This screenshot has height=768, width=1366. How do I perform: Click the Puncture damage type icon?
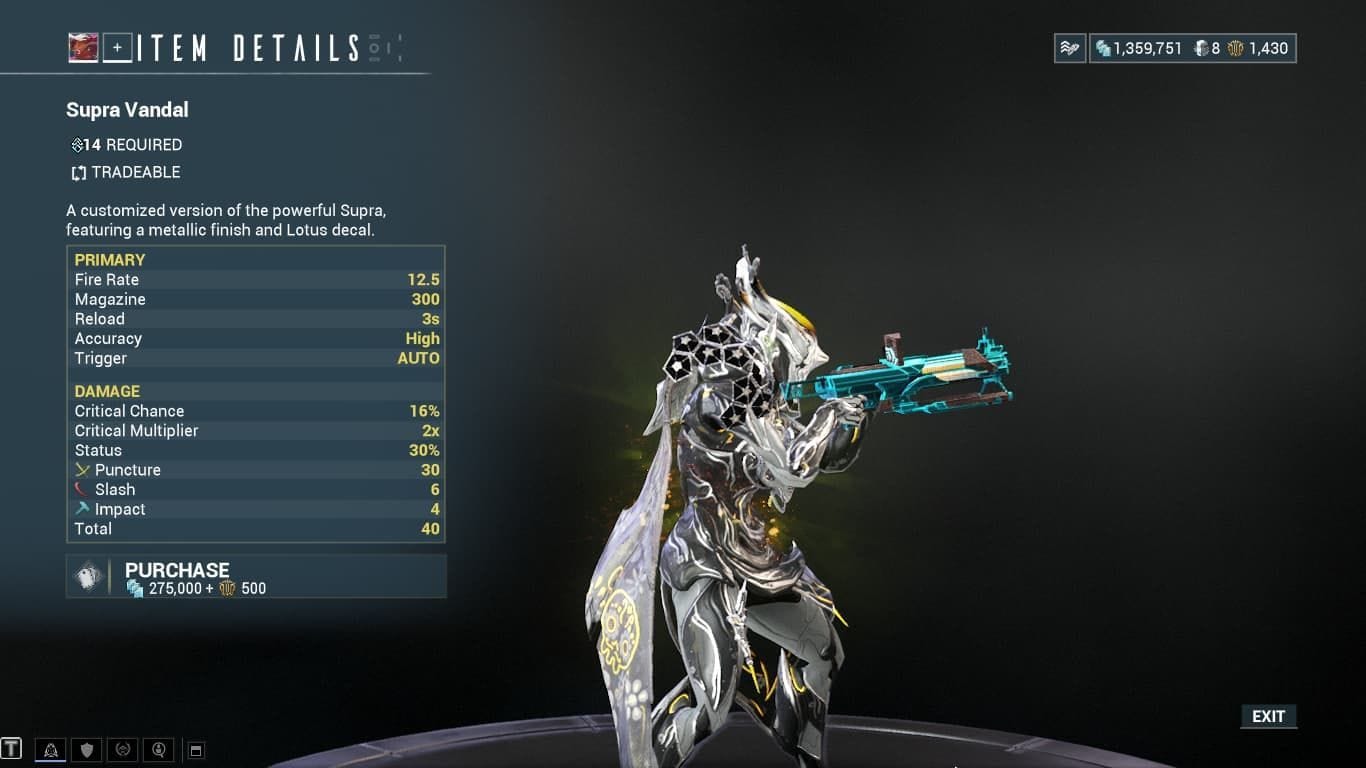(85, 470)
